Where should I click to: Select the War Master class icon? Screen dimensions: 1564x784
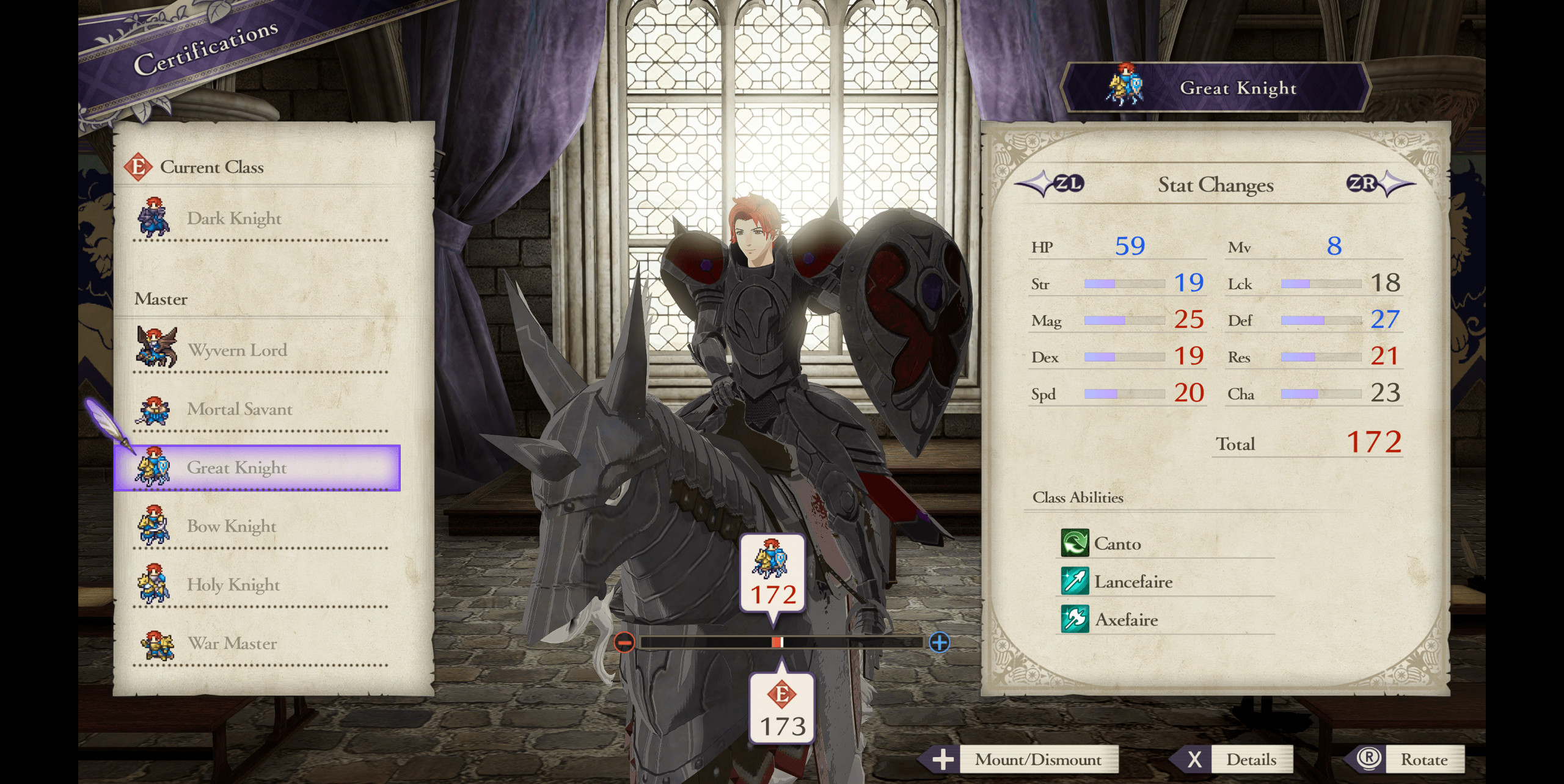[x=155, y=641]
